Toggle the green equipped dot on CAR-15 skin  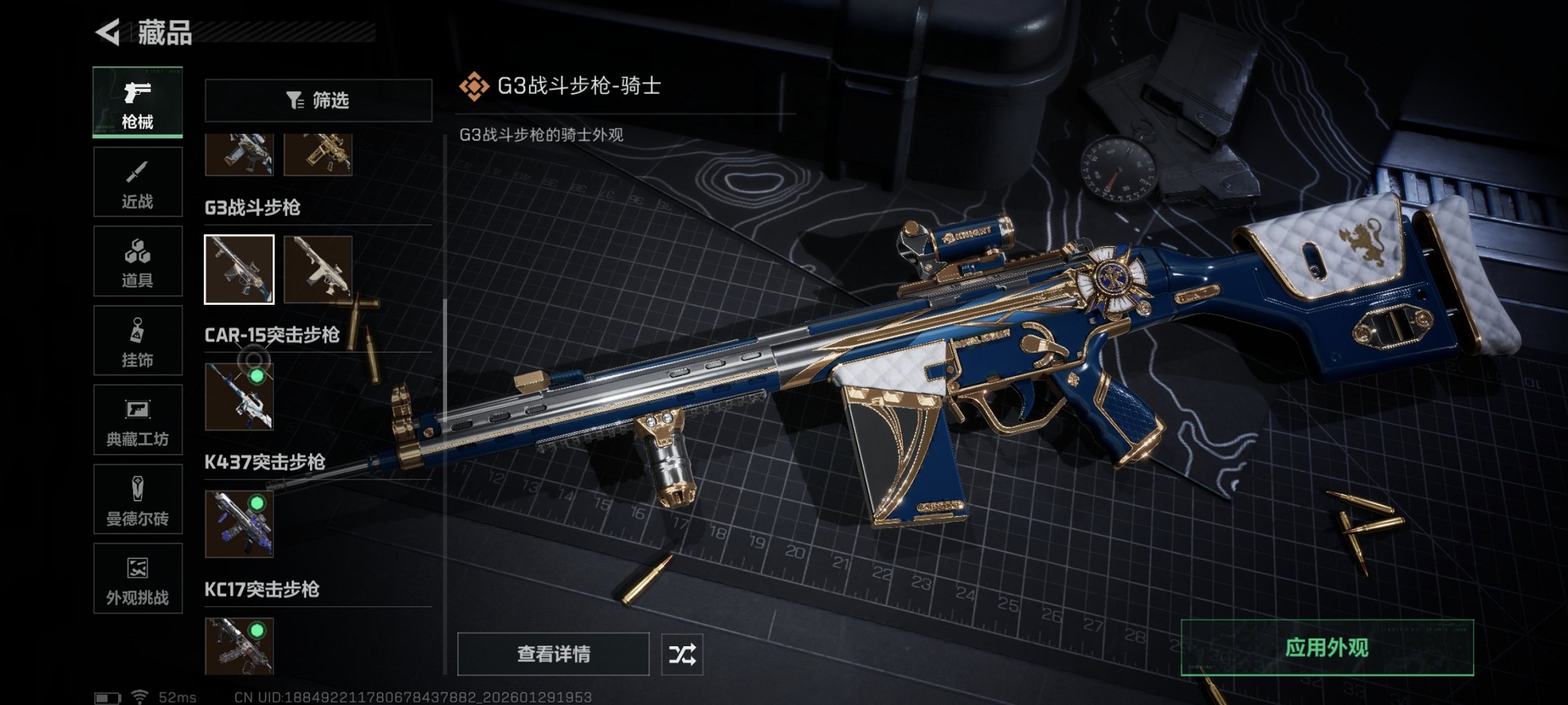257,377
